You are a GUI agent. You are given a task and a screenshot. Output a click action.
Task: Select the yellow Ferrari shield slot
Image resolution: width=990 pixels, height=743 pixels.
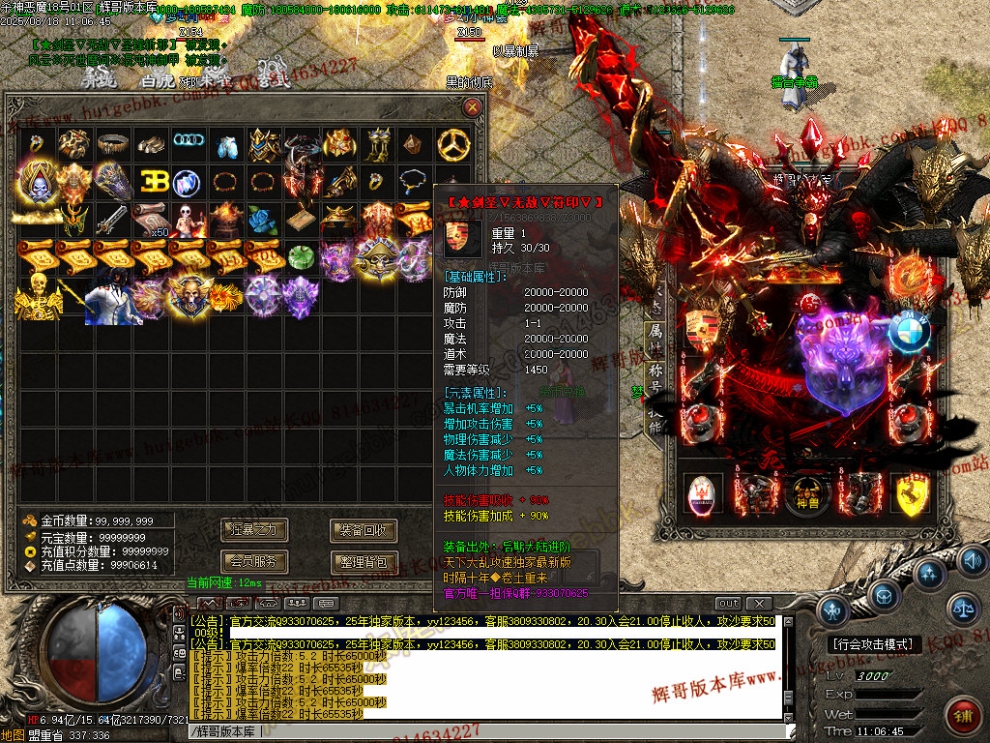(x=911, y=494)
